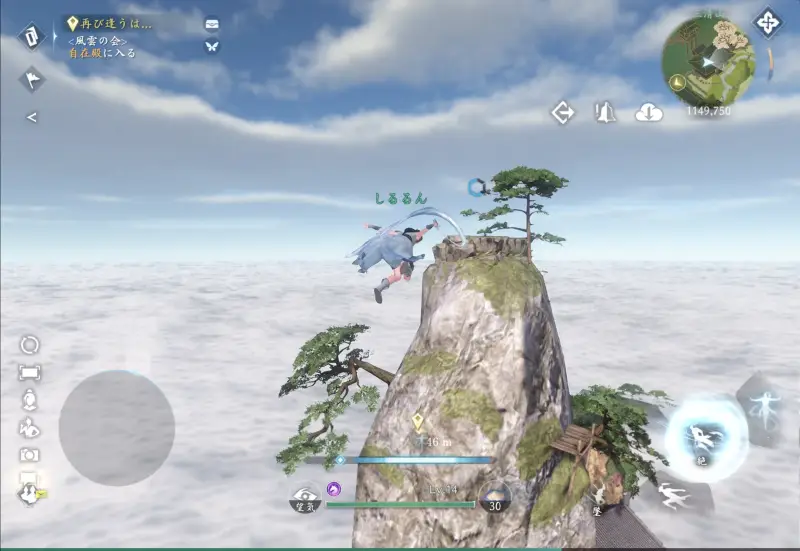800x551 pixels.
Task: Select the round slot showing 30
Action: pyautogui.click(x=494, y=499)
